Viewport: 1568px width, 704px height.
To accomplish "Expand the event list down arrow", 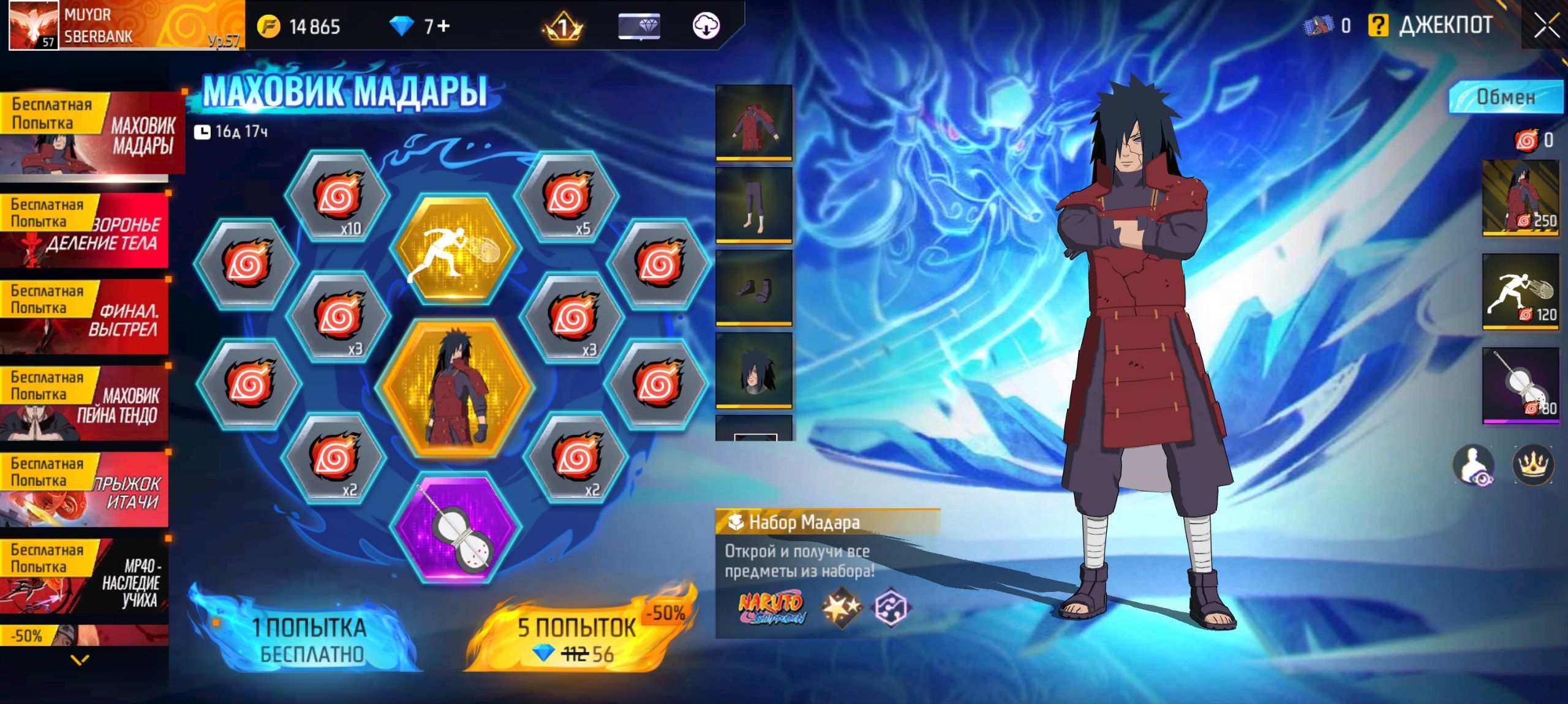I will (x=80, y=660).
